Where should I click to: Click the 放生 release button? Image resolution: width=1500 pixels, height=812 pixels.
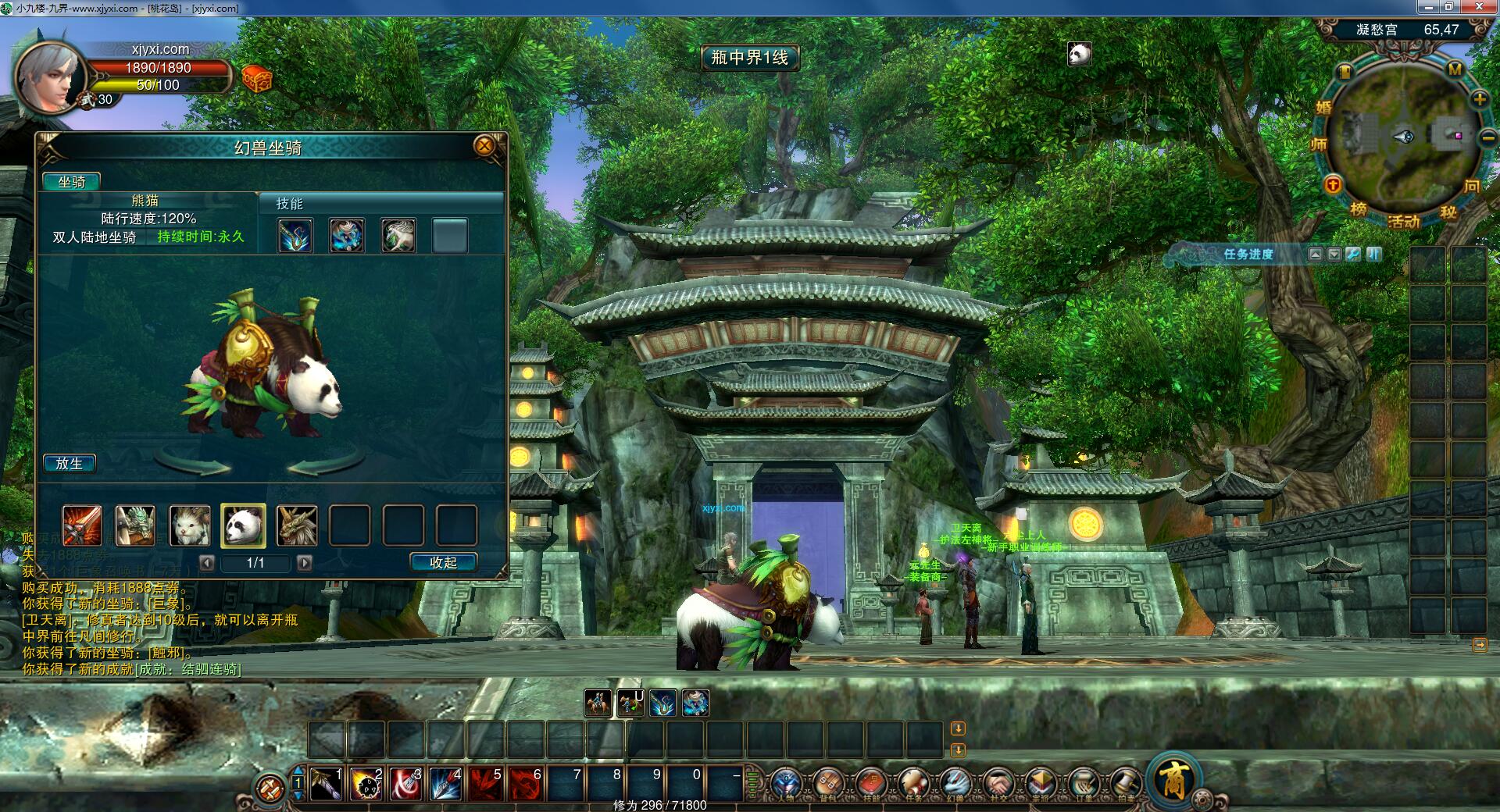[x=70, y=463]
